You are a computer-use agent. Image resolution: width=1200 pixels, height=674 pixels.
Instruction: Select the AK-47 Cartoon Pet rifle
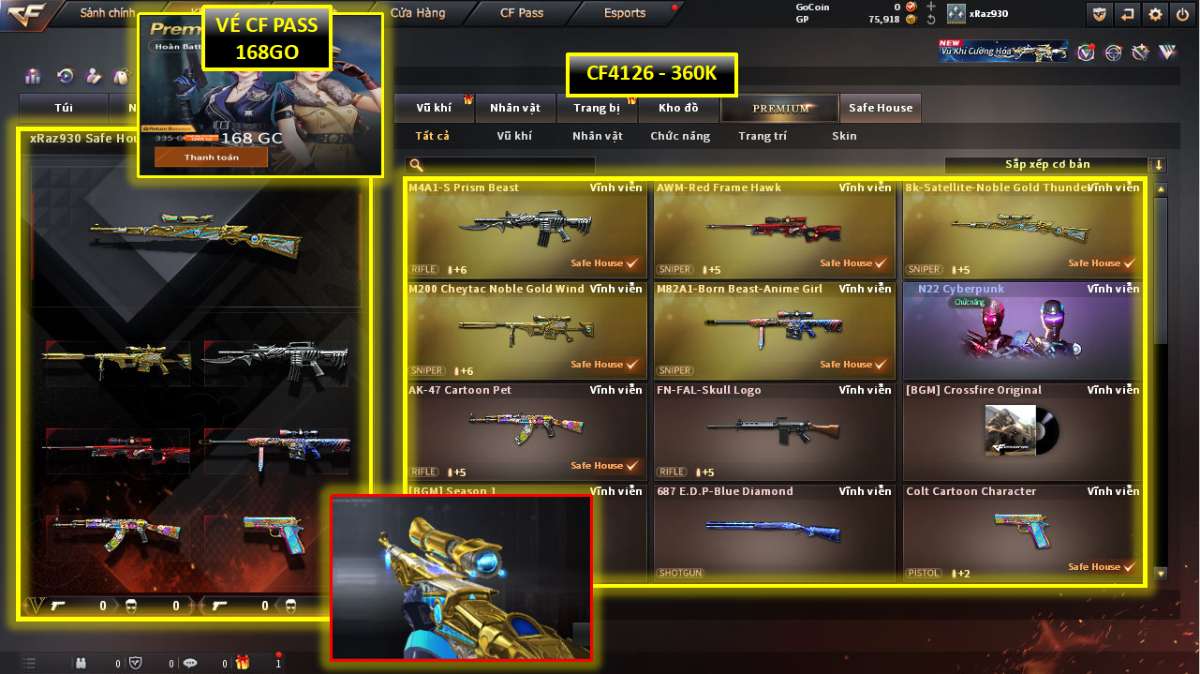[525, 431]
